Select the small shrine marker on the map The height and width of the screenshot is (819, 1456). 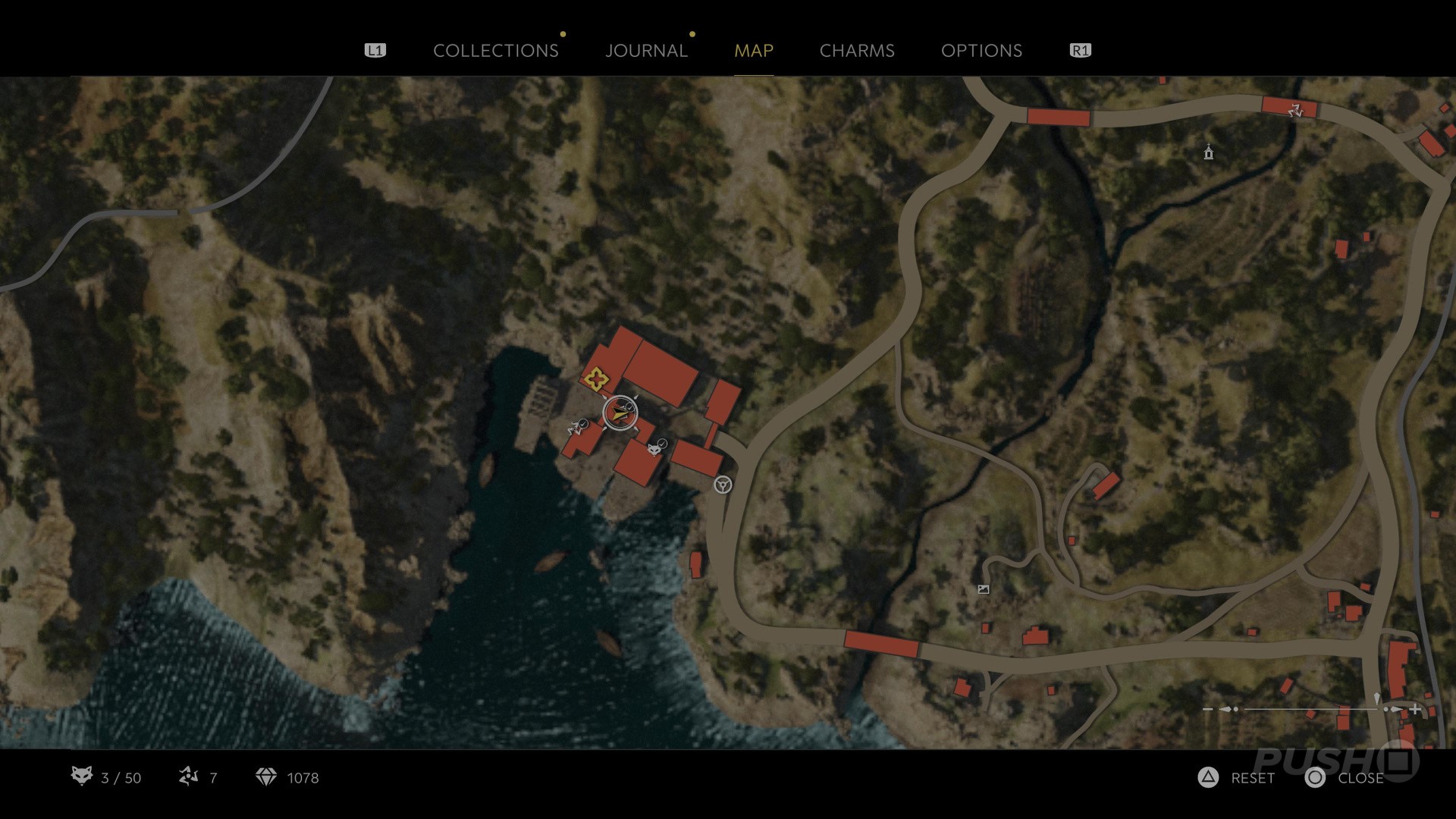[x=1209, y=153]
